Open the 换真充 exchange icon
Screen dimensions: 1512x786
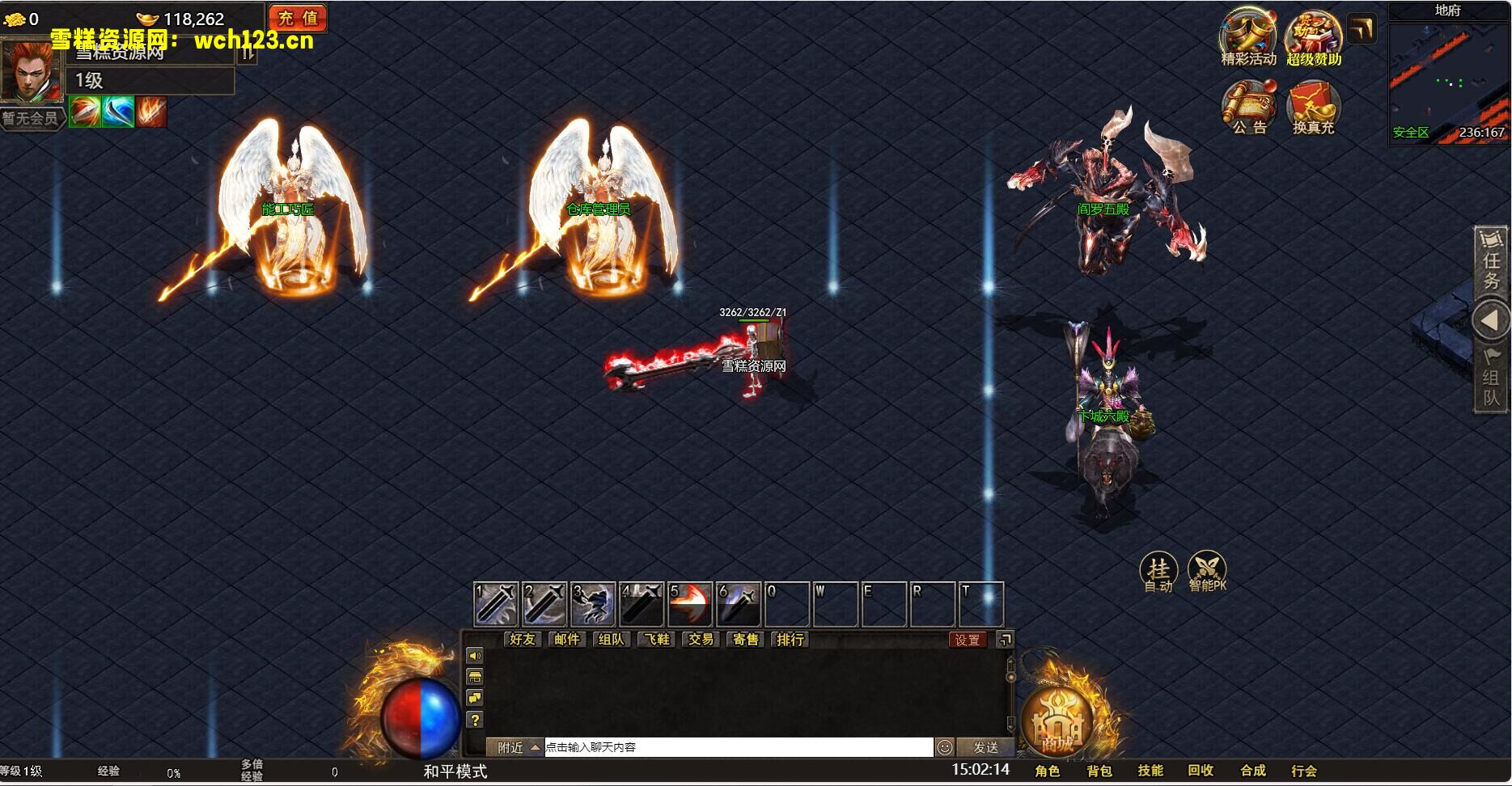pos(1313,106)
